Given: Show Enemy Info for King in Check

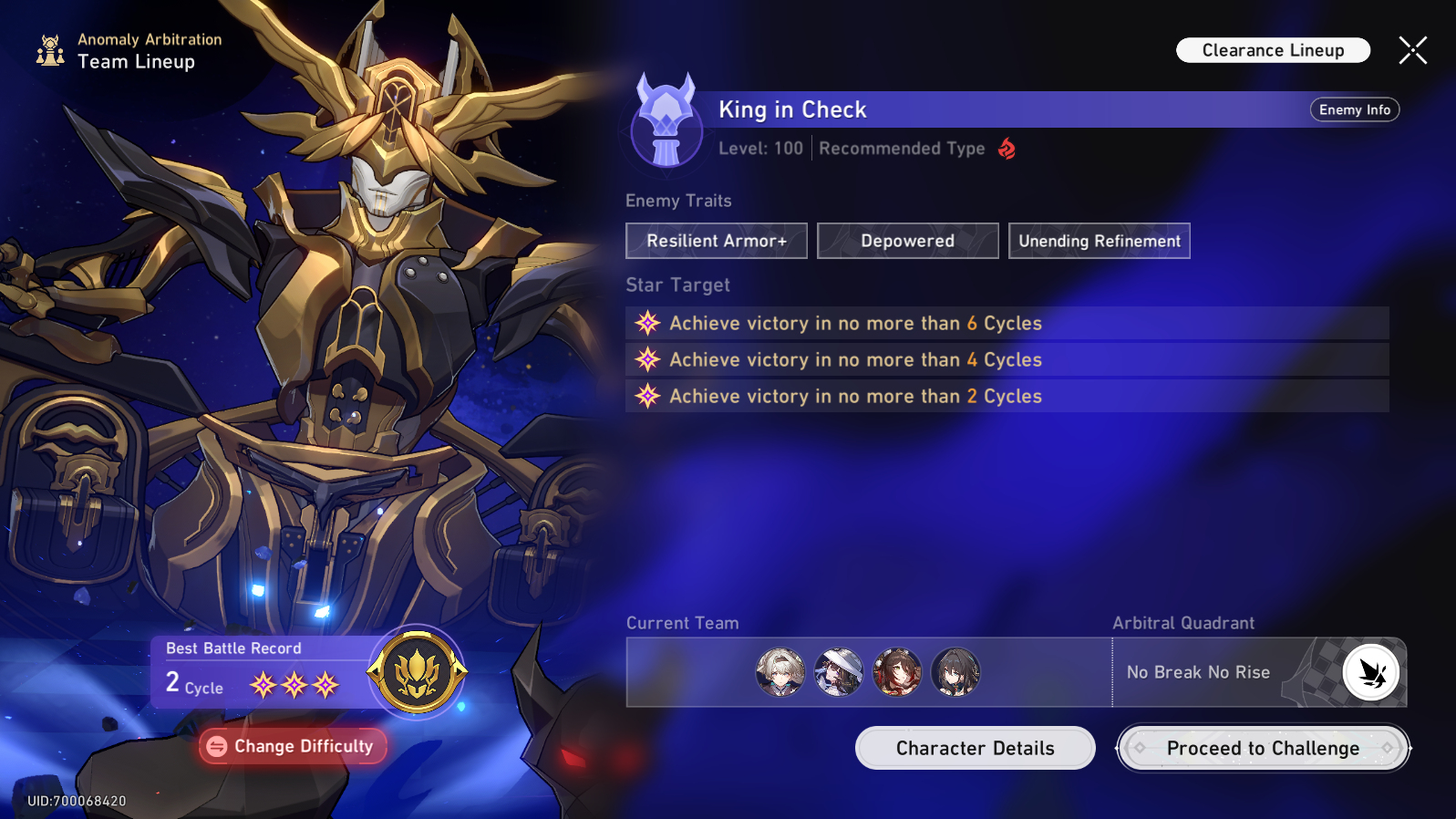Looking at the screenshot, I should coord(1354,109).
